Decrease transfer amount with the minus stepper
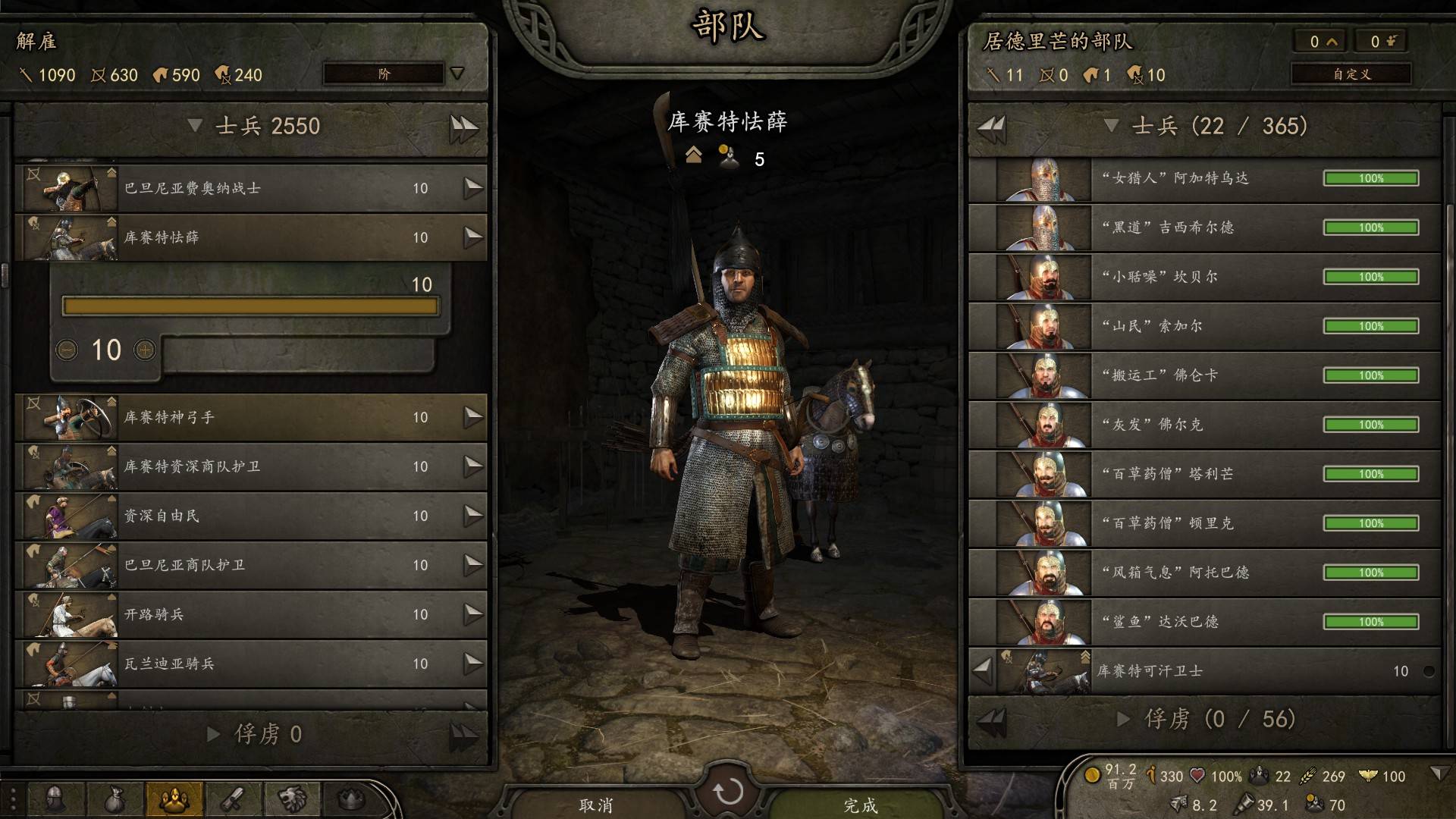The width and height of the screenshot is (1456, 819). [x=67, y=350]
